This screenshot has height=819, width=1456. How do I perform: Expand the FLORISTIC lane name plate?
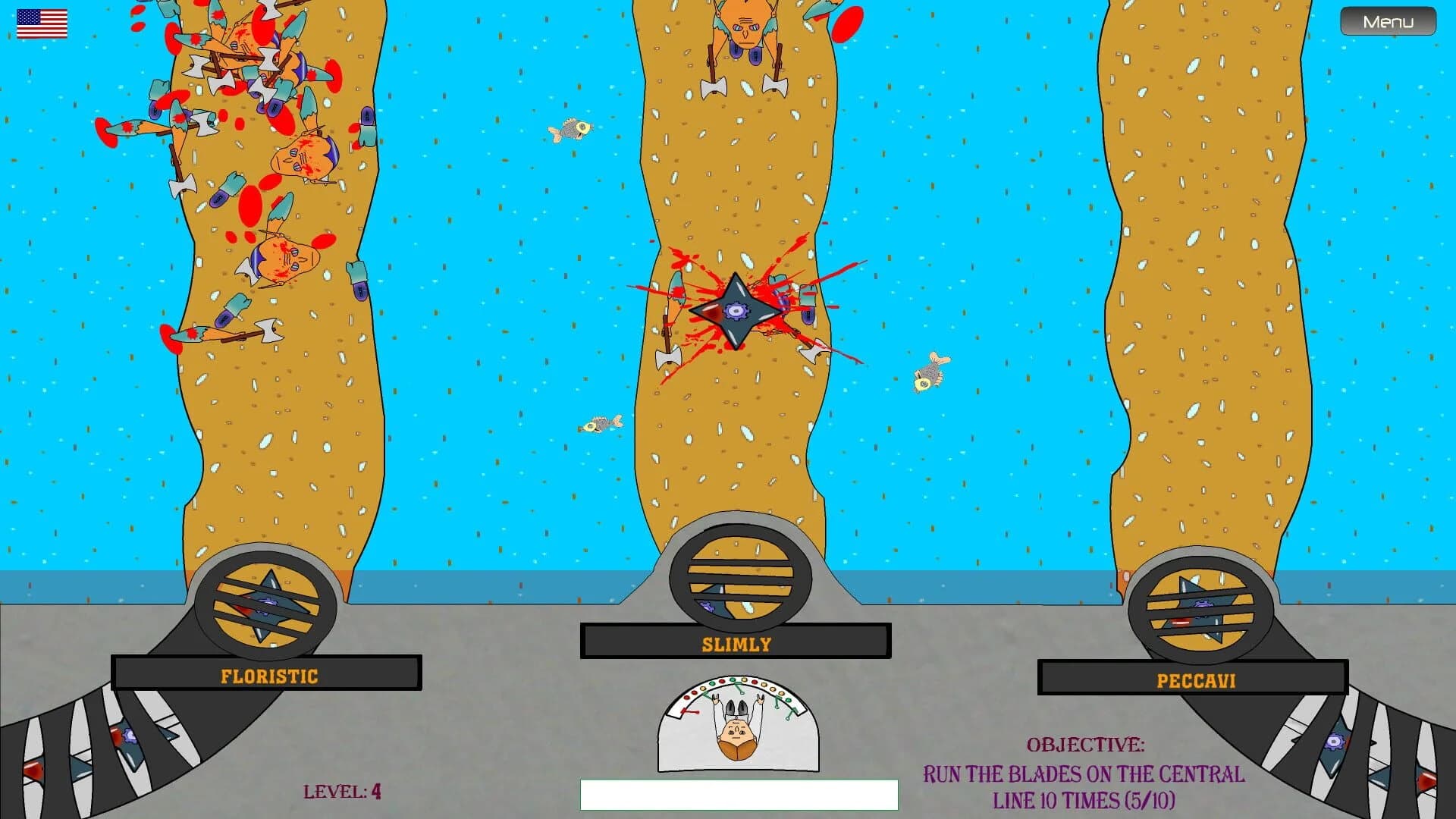269,676
